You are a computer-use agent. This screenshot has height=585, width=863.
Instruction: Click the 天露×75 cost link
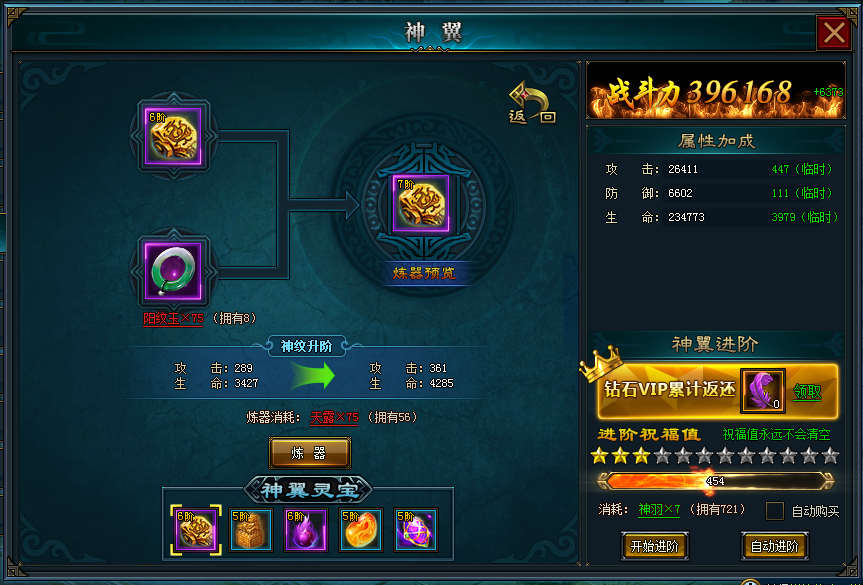click(334, 417)
